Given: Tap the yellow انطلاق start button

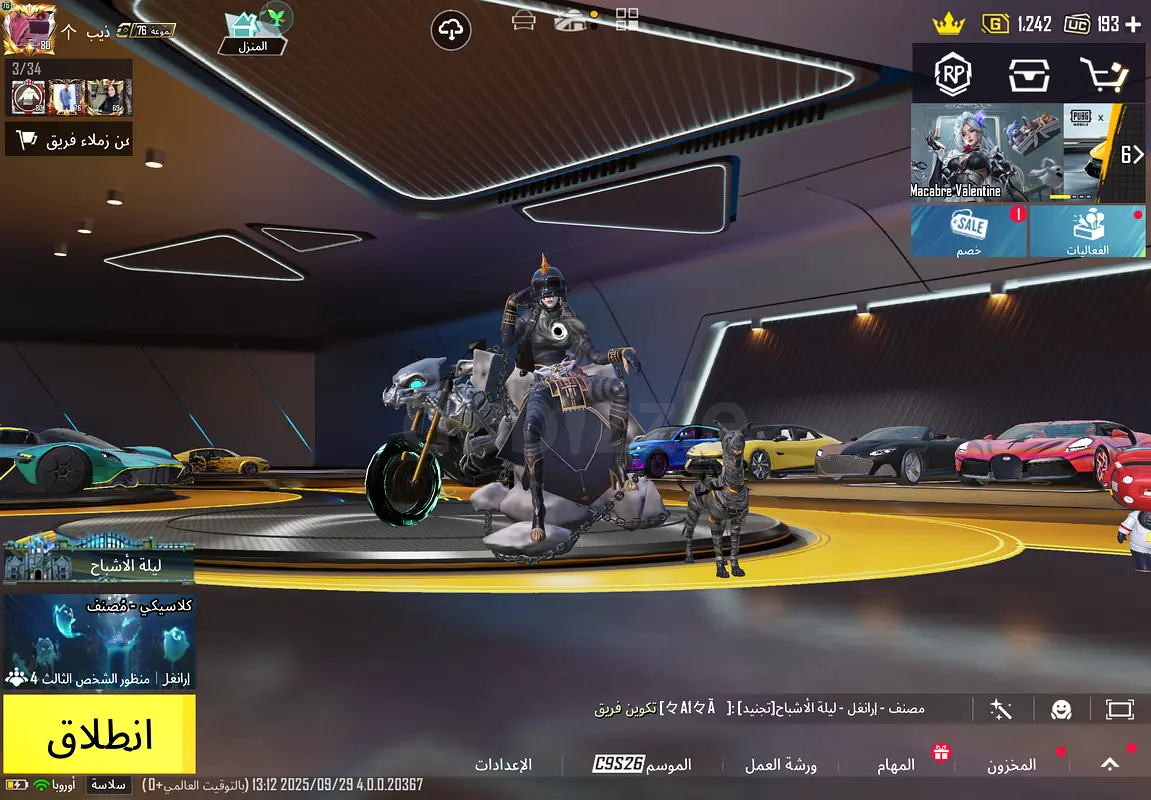Looking at the screenshot, I should [99, 736].
